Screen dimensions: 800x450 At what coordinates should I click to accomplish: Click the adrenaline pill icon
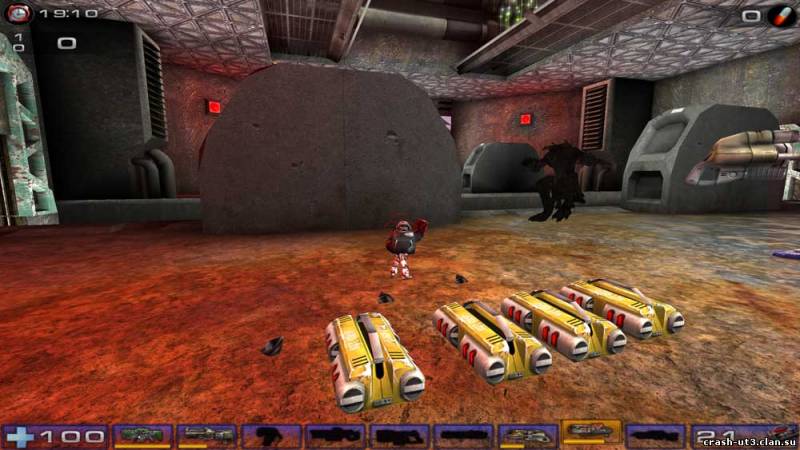(x=779, y=15)
